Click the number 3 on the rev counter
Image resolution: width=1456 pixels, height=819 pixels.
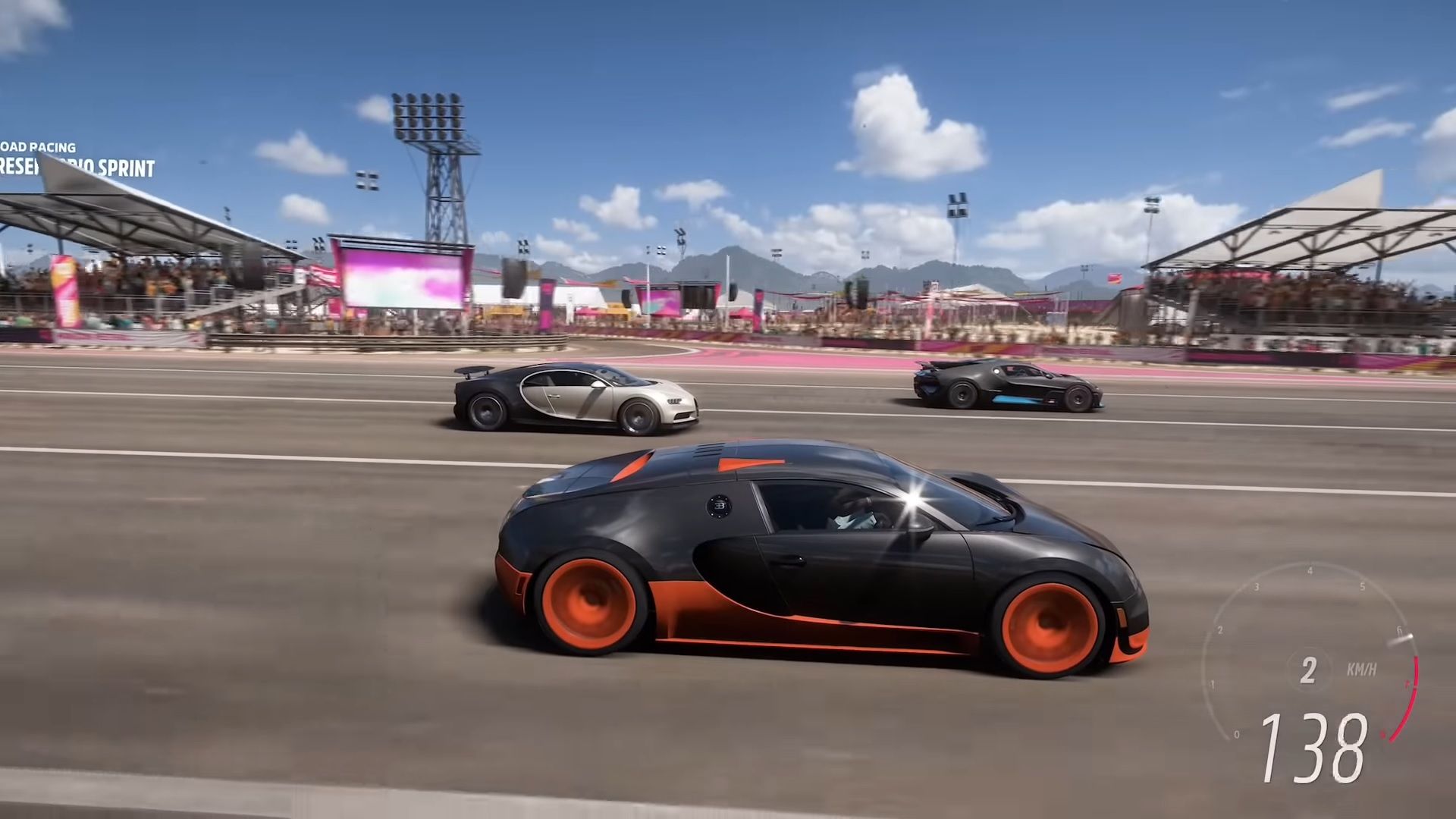point(1257,587)
